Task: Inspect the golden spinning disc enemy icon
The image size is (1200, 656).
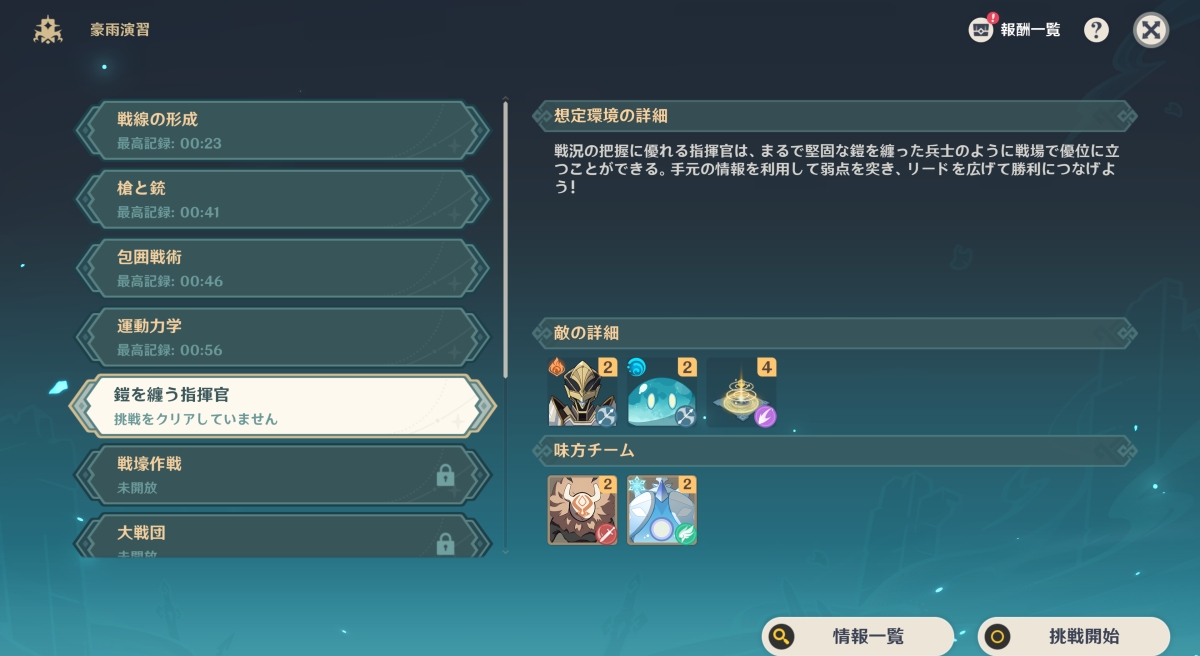Action: coord(741,393)
